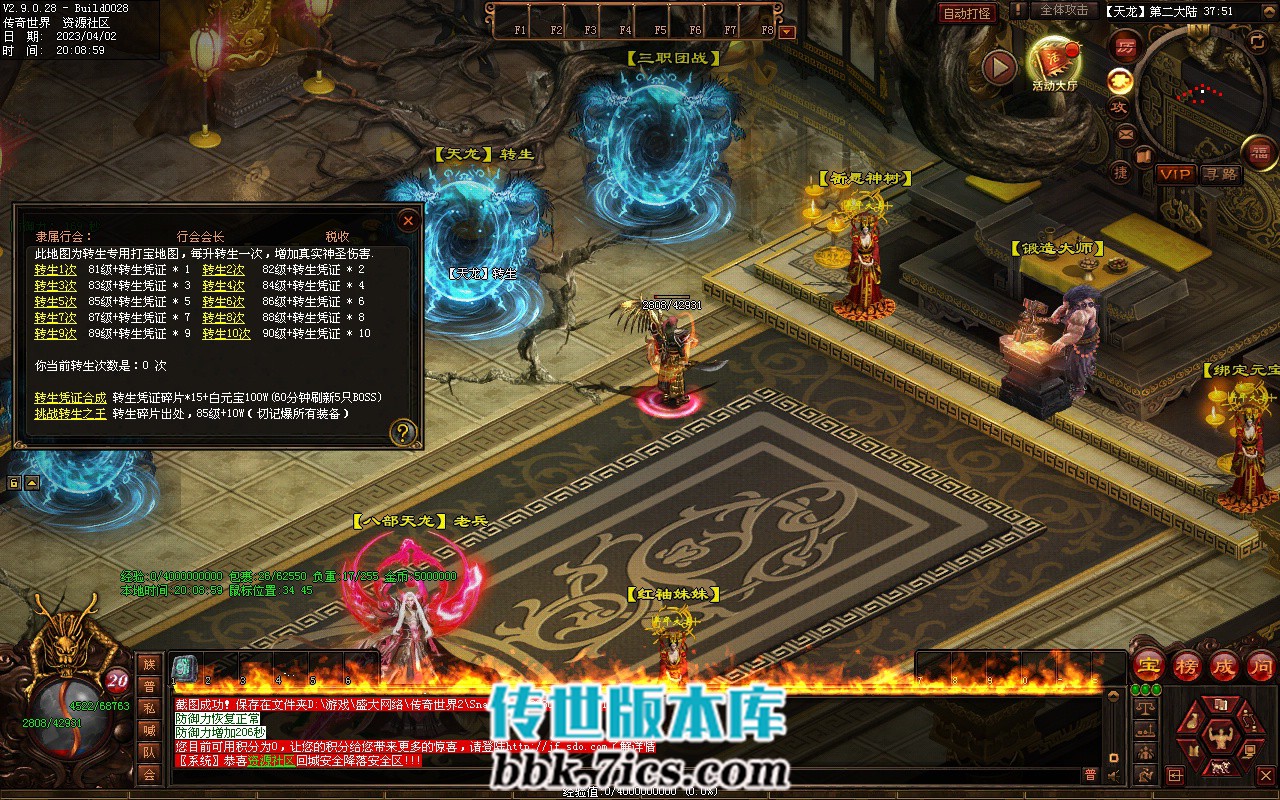Image resolution: width=1280 pixels, height=800 pixels.
Task: Open the mail envelope icon
Action: (x=1126, y=134)
